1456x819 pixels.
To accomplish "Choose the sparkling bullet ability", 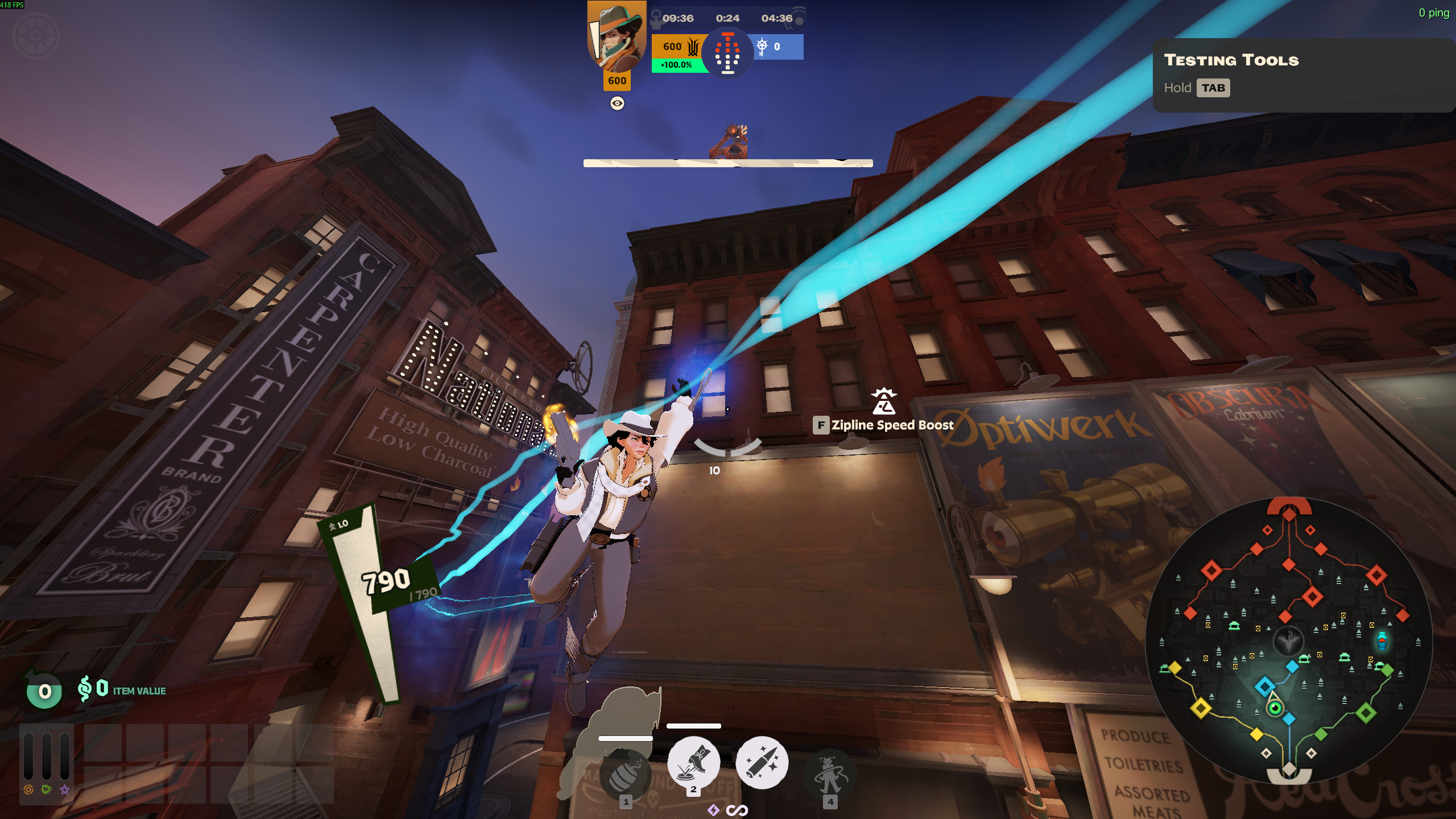I will pyautogui.click(x=762, y=763).
